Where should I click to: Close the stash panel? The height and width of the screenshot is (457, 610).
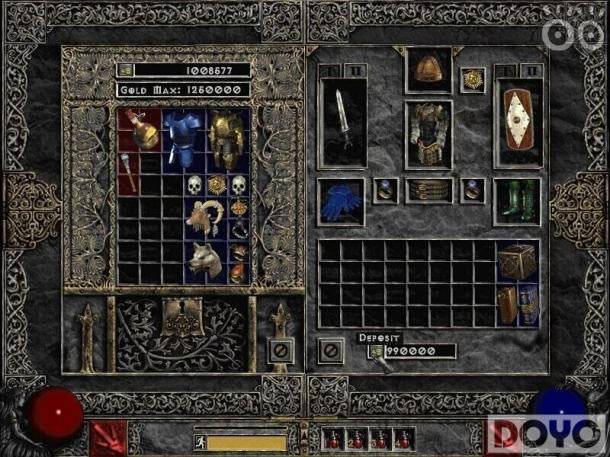[282, 352]
